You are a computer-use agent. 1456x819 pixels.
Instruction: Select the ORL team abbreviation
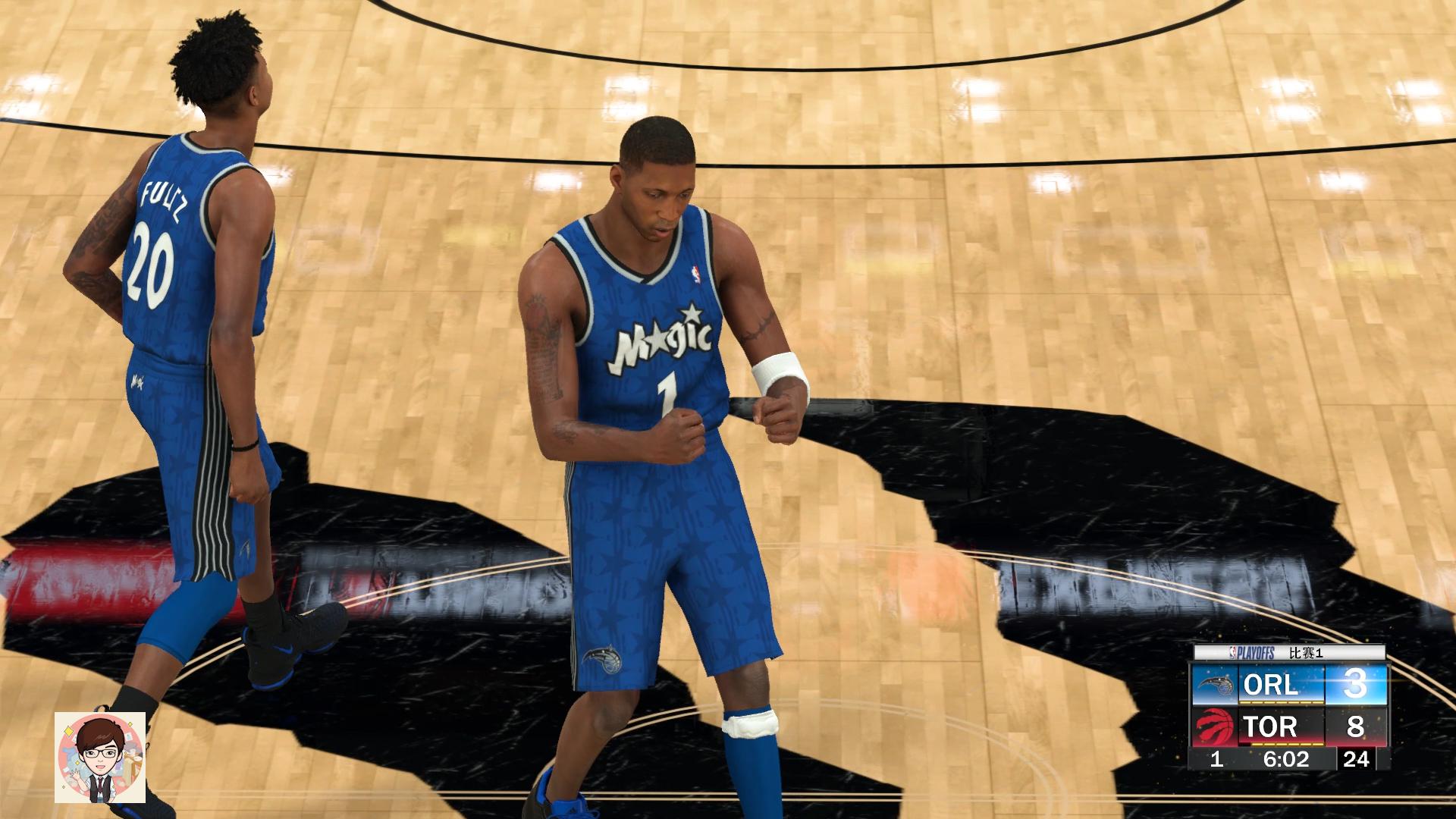[x=1269, y=686]
